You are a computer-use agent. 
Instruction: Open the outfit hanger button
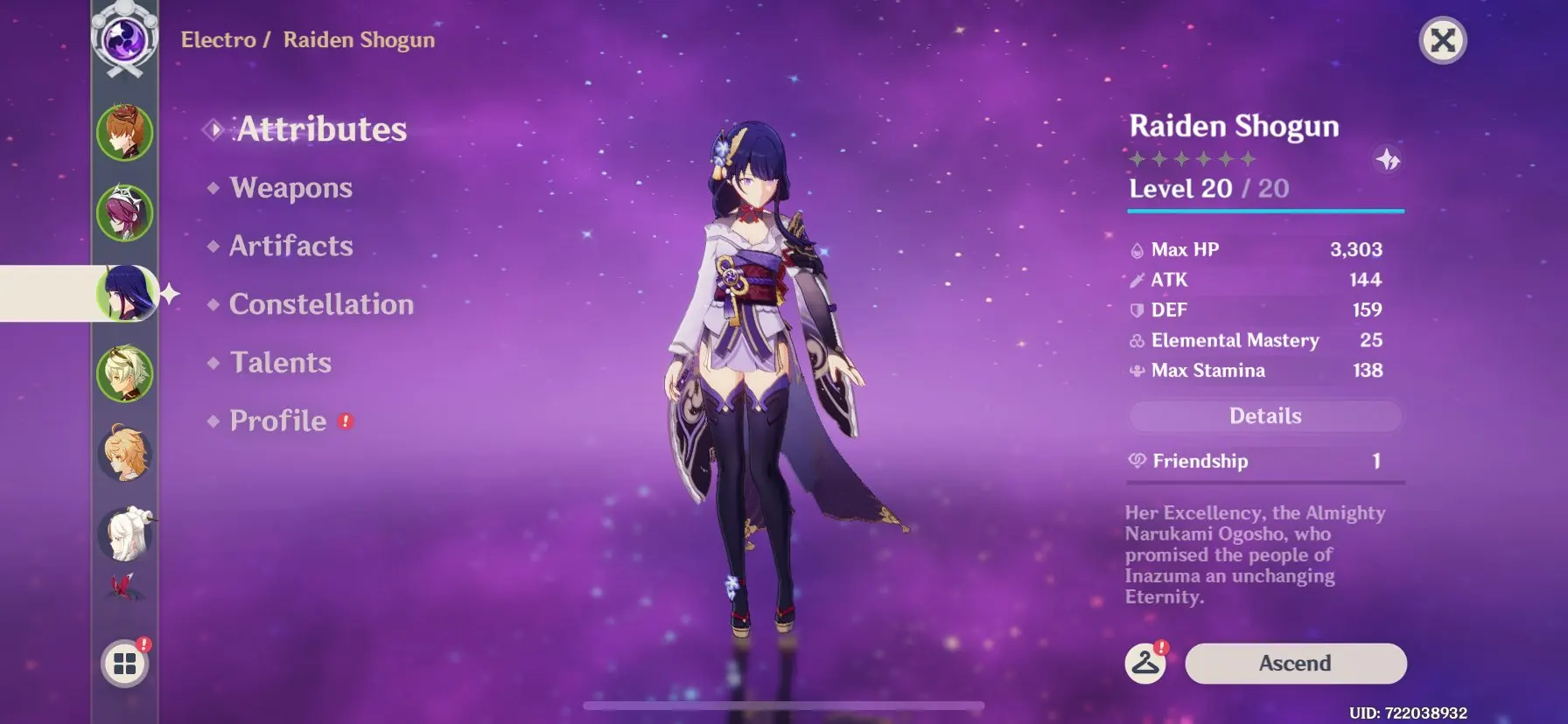[x=1144, y=664]
